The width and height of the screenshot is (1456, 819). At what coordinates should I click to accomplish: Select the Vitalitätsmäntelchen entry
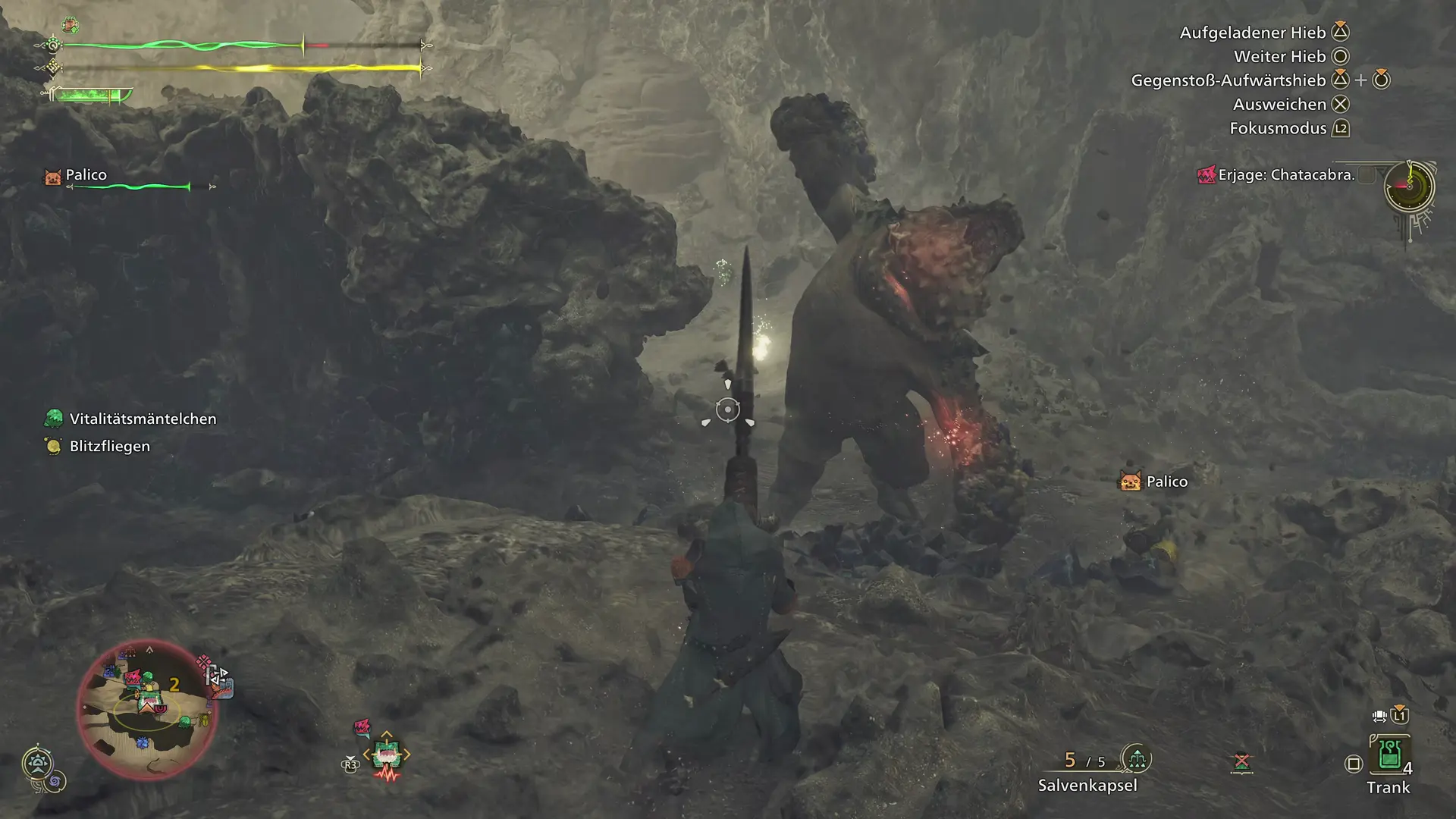pyautogui.click(x=143, y=419)
